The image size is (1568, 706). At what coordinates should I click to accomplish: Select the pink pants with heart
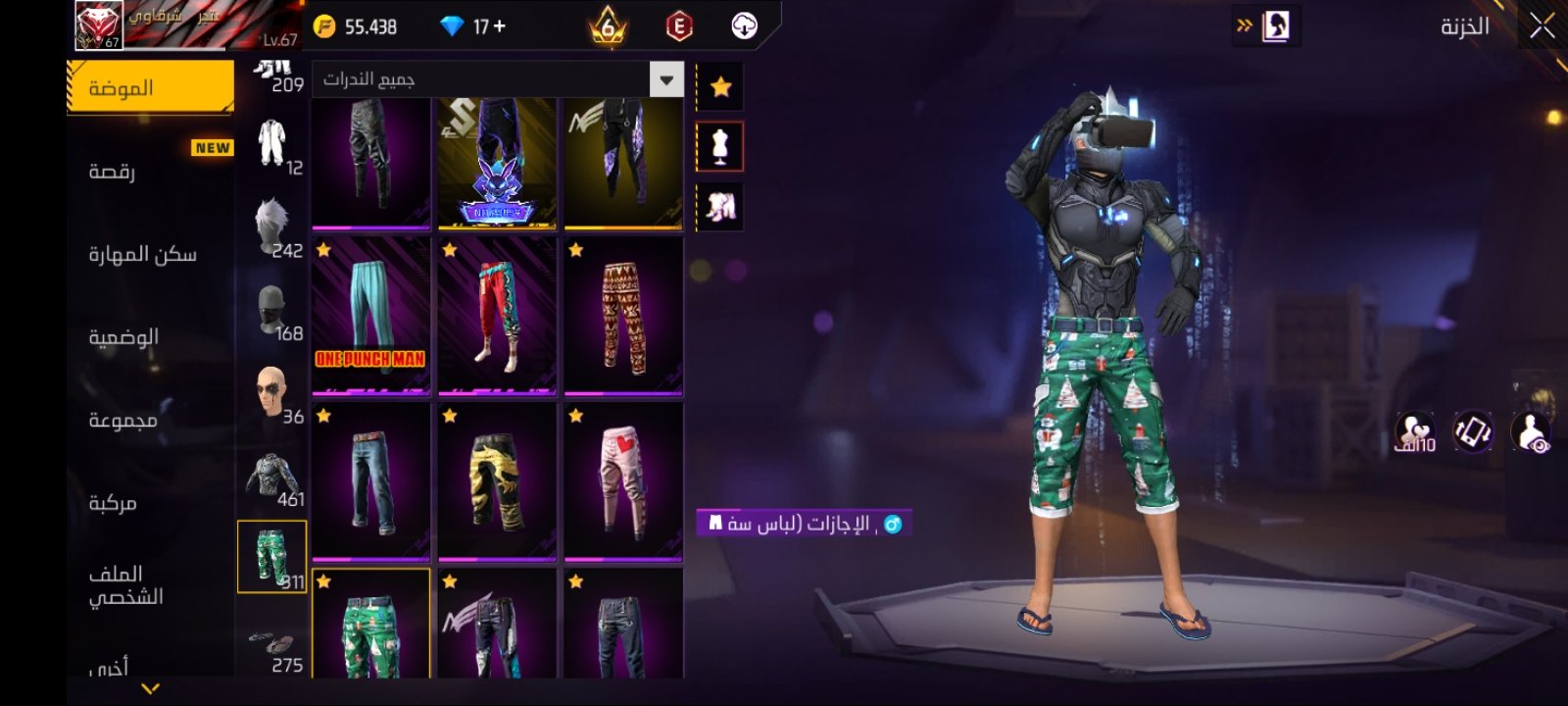(623, 481)
